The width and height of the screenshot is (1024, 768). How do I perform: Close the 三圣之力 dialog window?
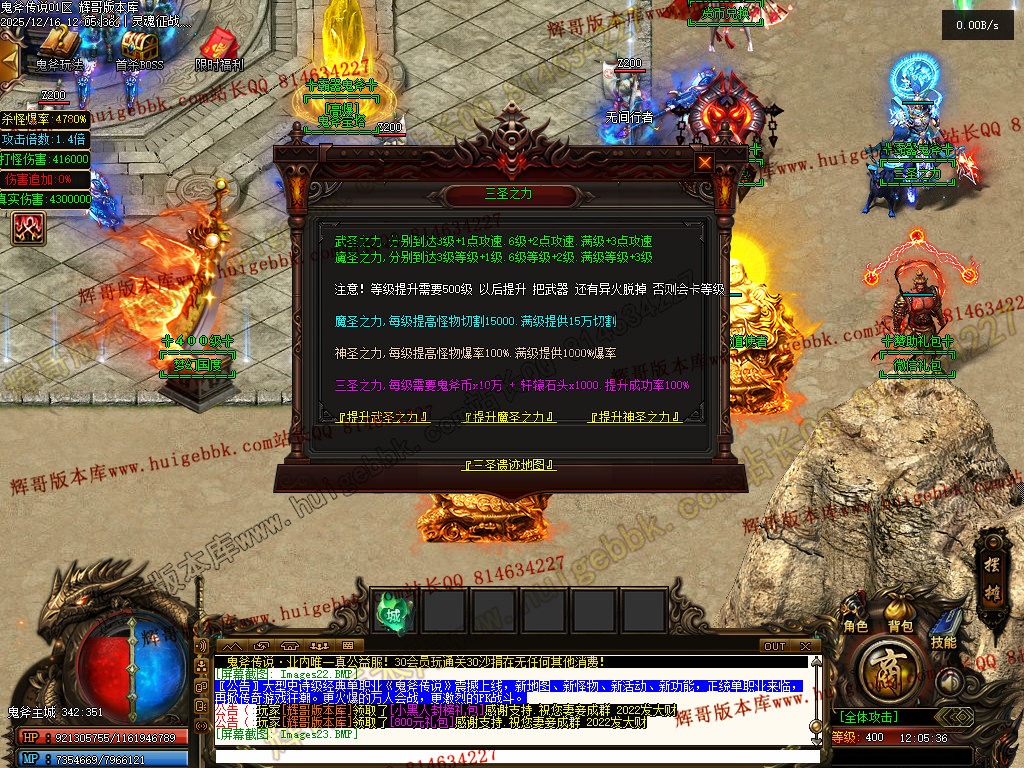coord(705,162)
